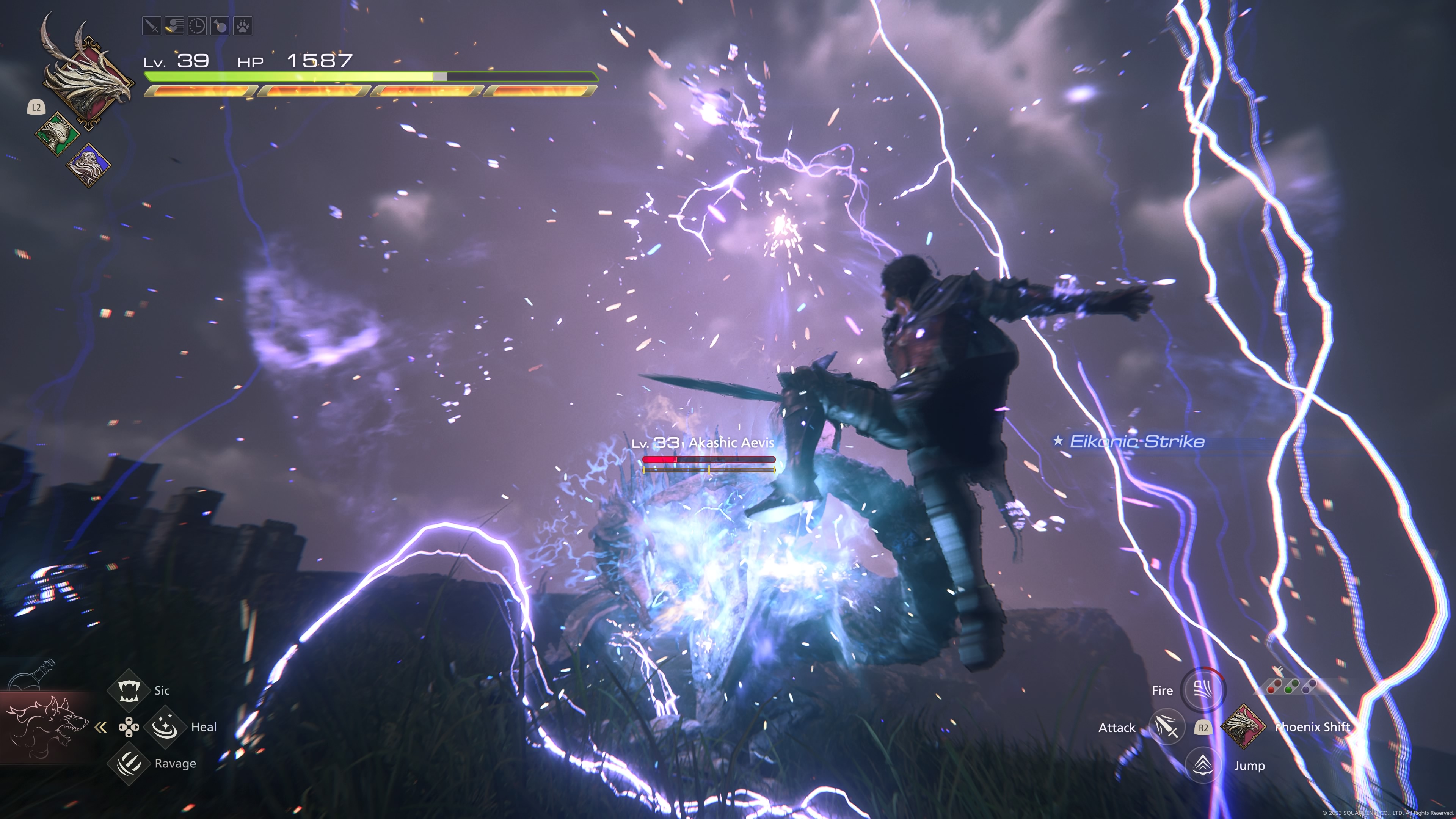Tap the Jump action icon
Image resolution: width=1456 pixels, height=819 pixels.
1203,765
